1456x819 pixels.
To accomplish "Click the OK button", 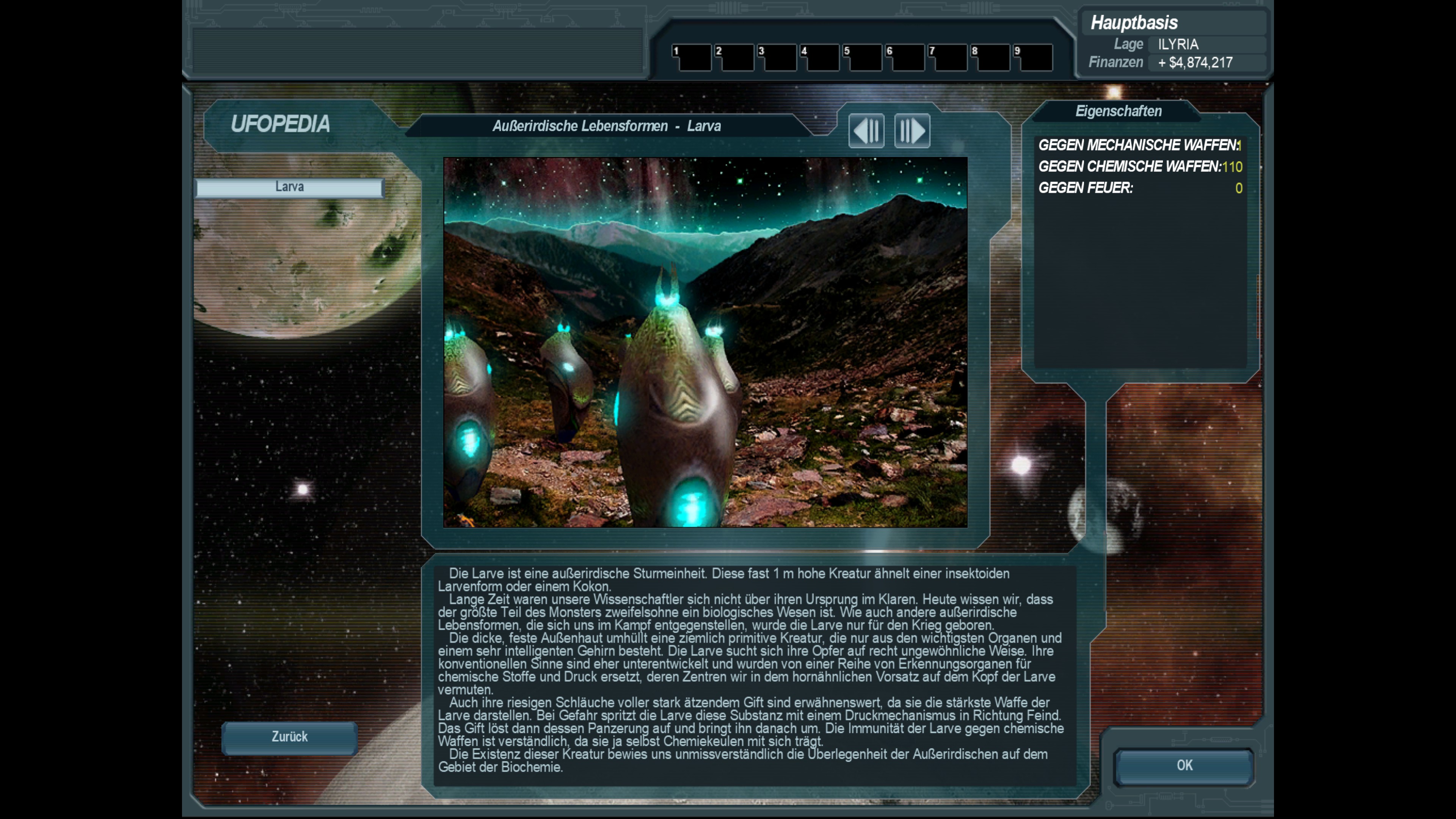I will tap(1184, 766).
